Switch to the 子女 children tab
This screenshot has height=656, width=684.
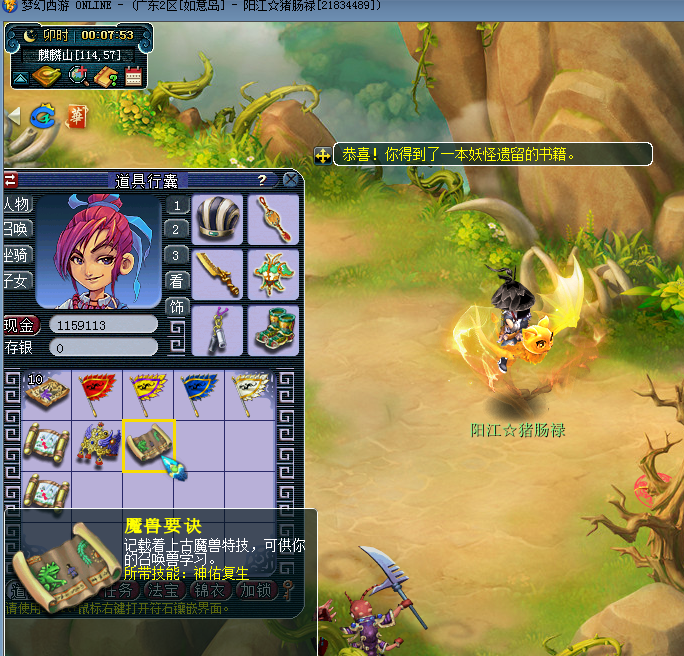click(17, 281)
